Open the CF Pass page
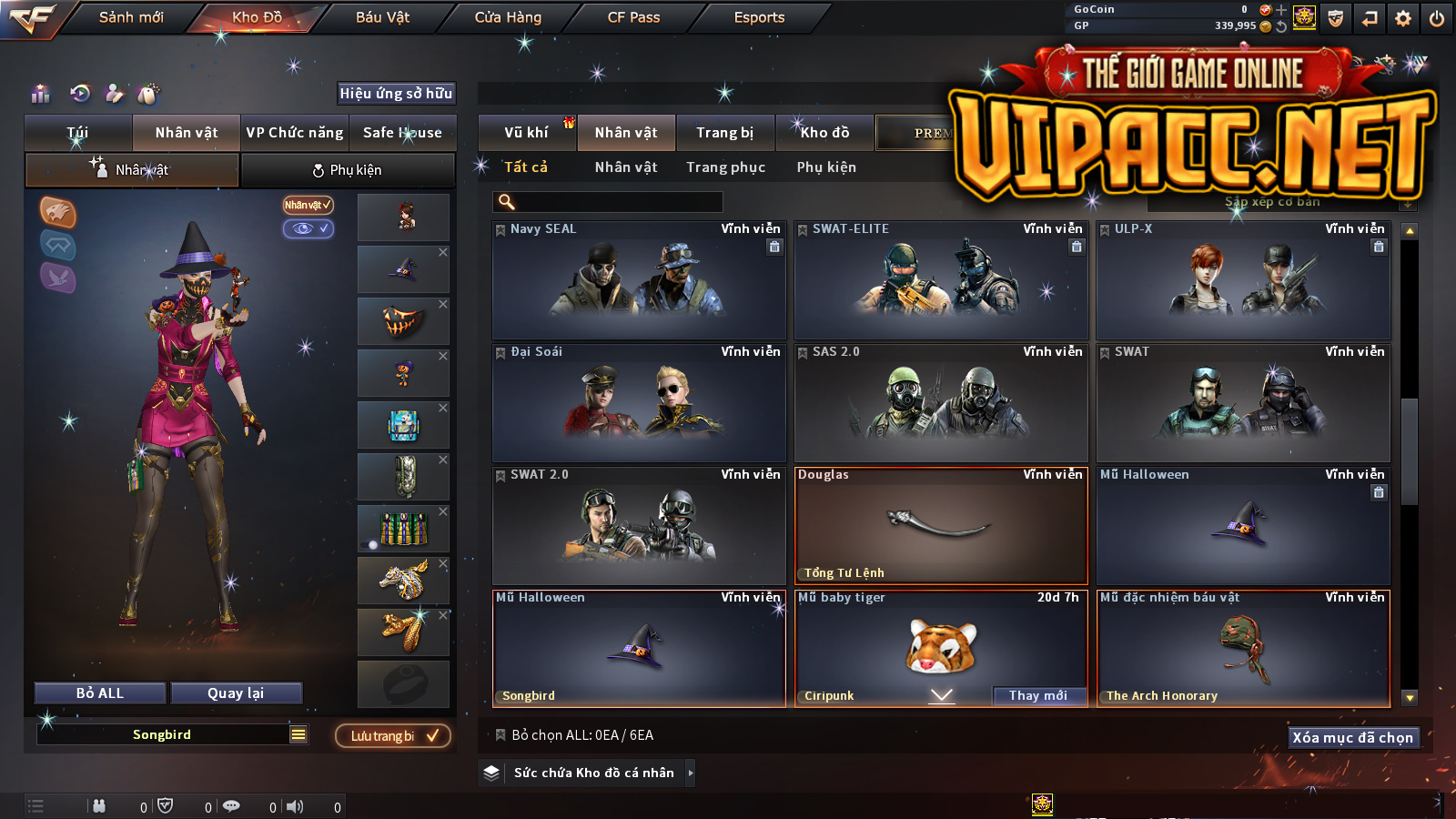 click(x=633, y=17)
